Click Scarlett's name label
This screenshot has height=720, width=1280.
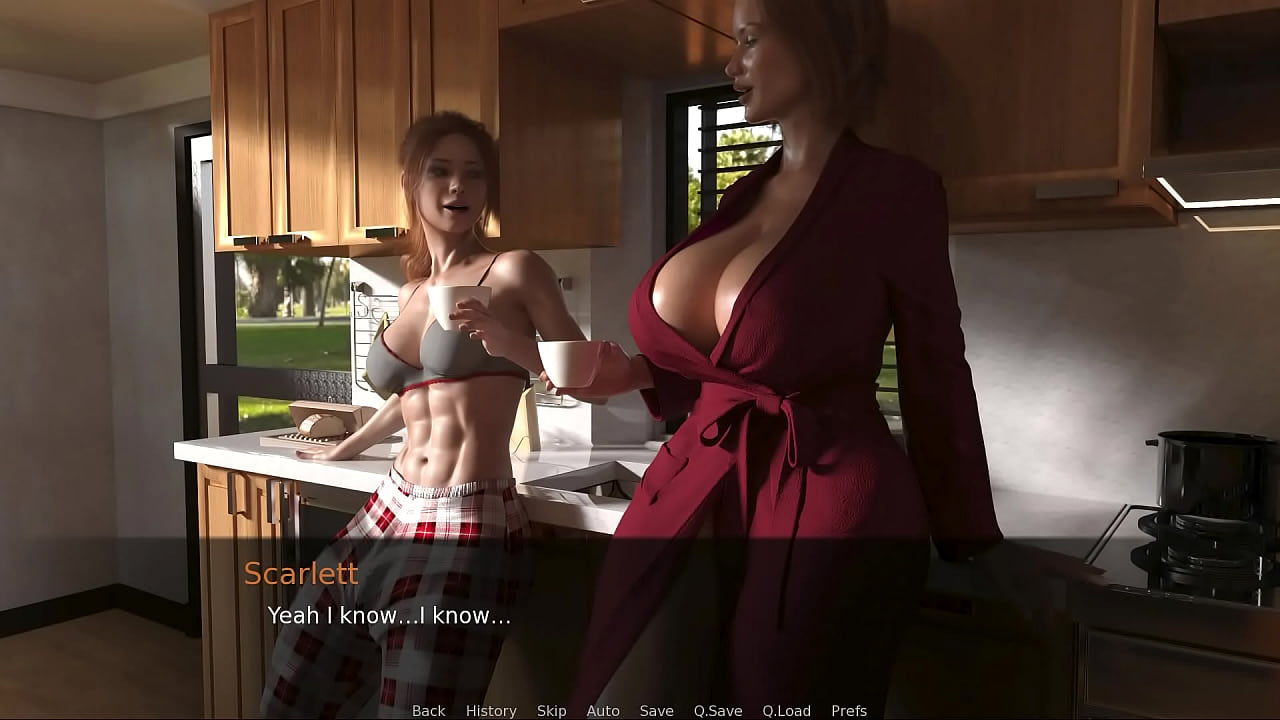pyautogui.click(x=301, y=574)
